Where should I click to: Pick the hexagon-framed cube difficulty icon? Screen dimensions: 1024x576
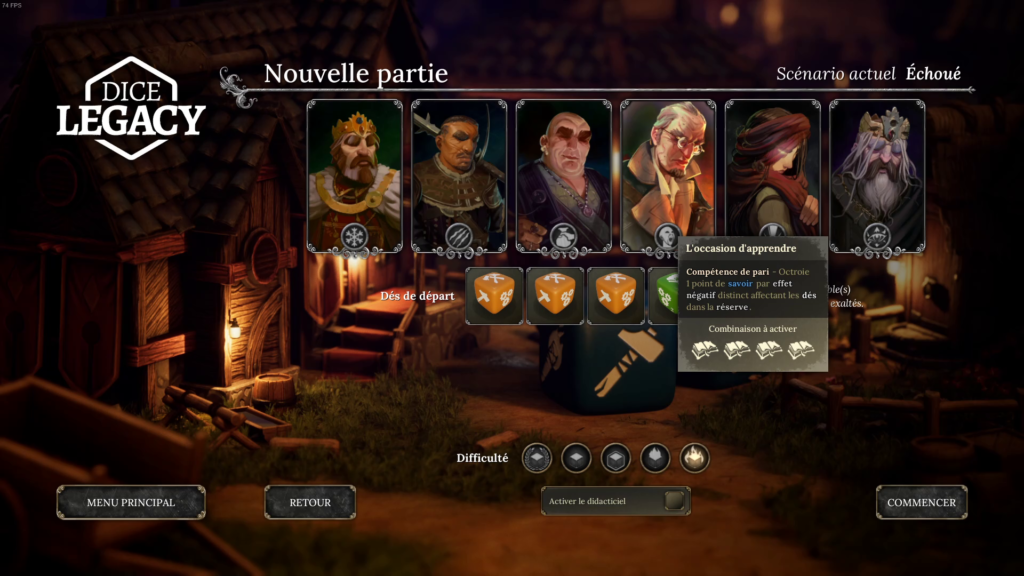pos(616,458)
